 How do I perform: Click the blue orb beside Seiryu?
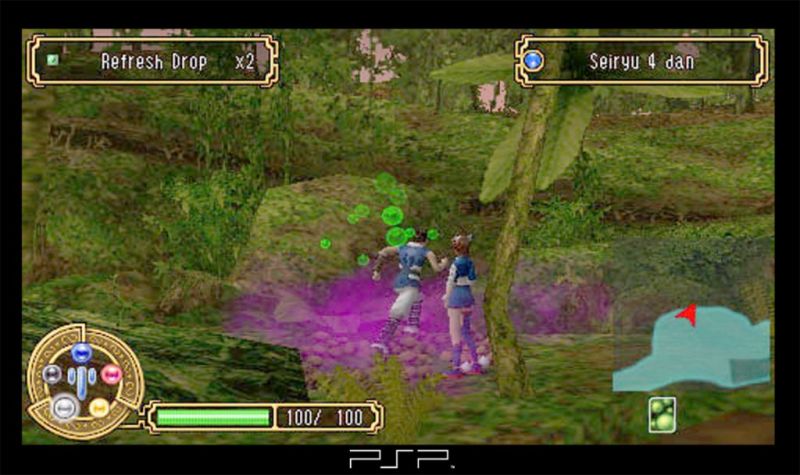click(533, 62)
